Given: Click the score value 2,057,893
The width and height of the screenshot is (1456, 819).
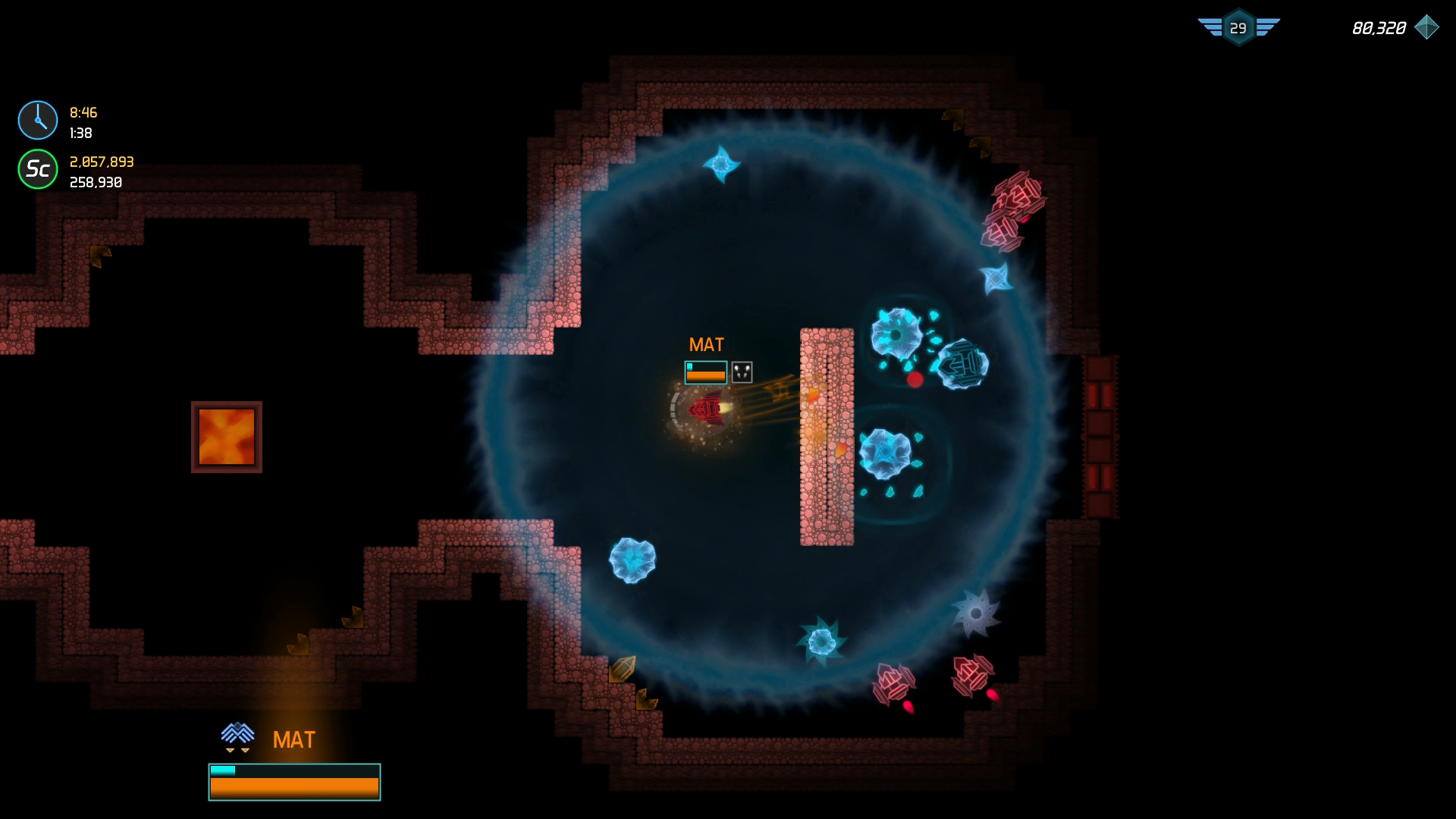Looking at the screenshot, I should (101, 162).
